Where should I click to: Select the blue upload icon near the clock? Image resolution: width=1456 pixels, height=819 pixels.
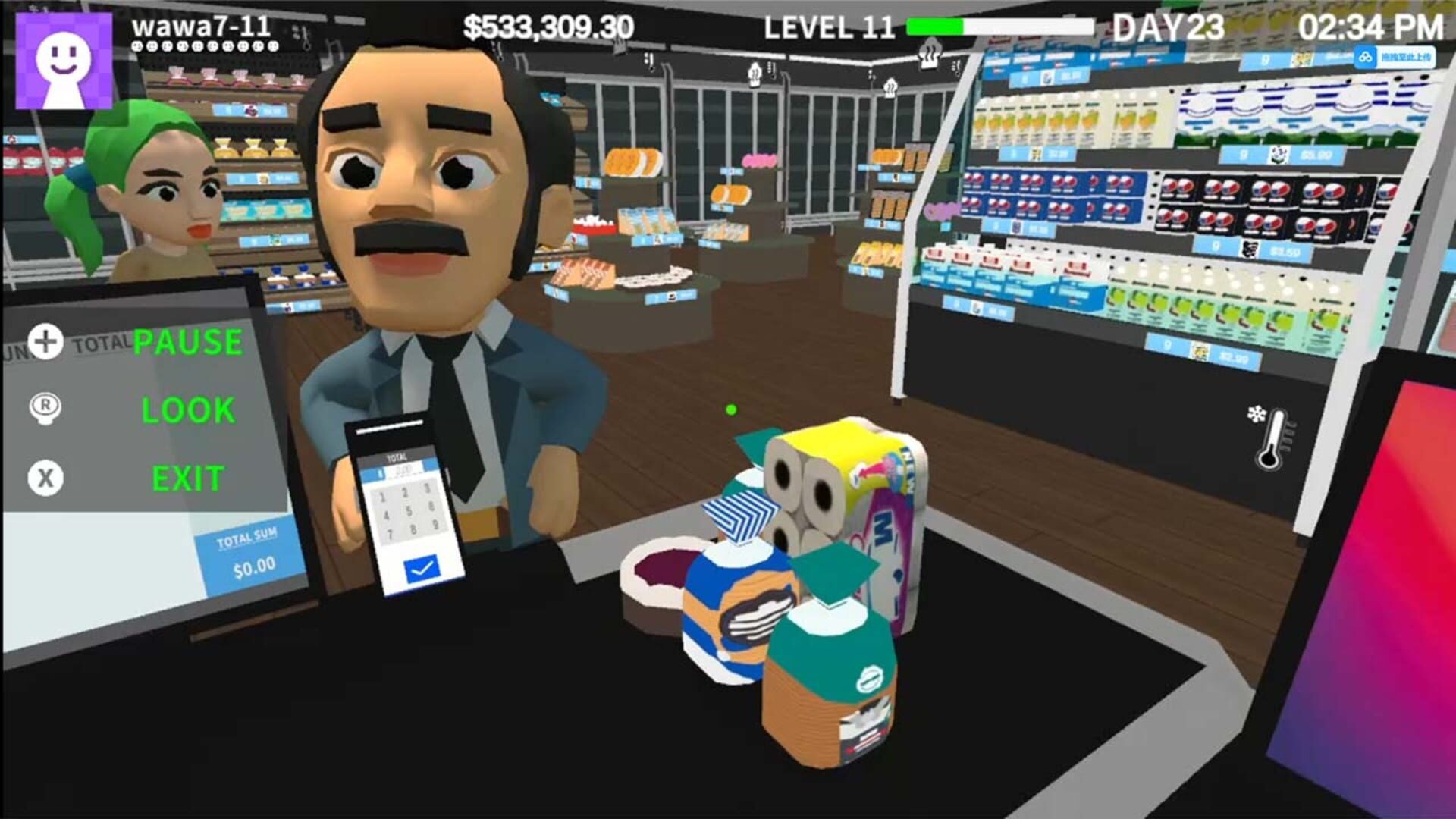1365,55
